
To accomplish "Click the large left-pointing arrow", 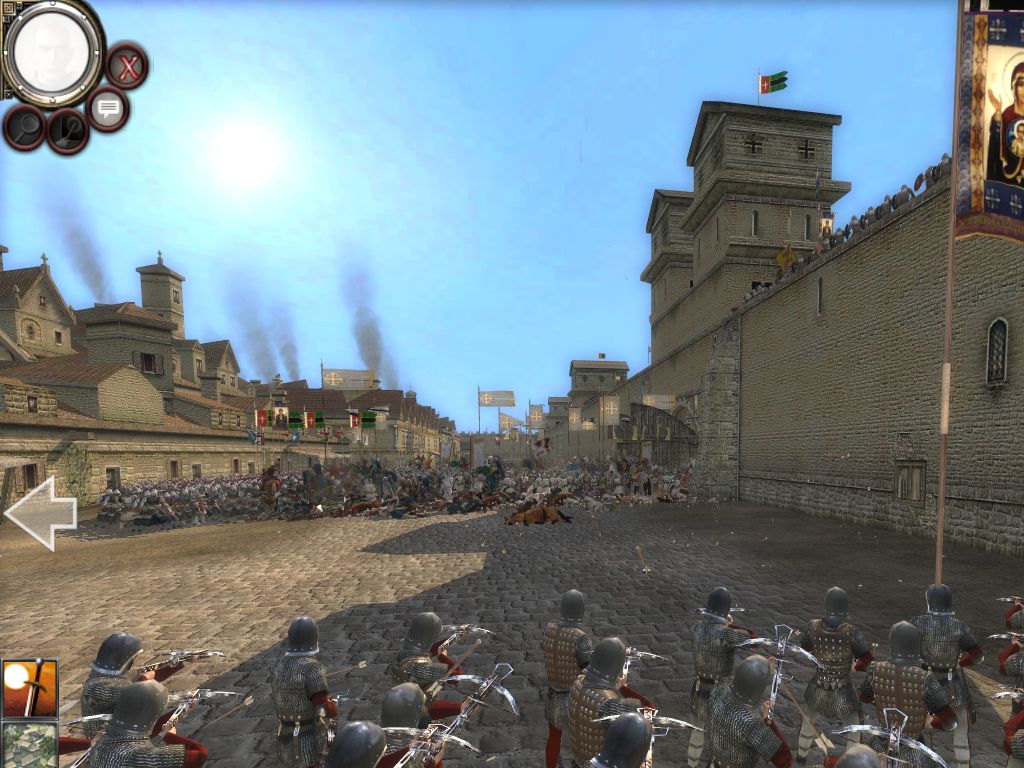I will tap(41, 513).
